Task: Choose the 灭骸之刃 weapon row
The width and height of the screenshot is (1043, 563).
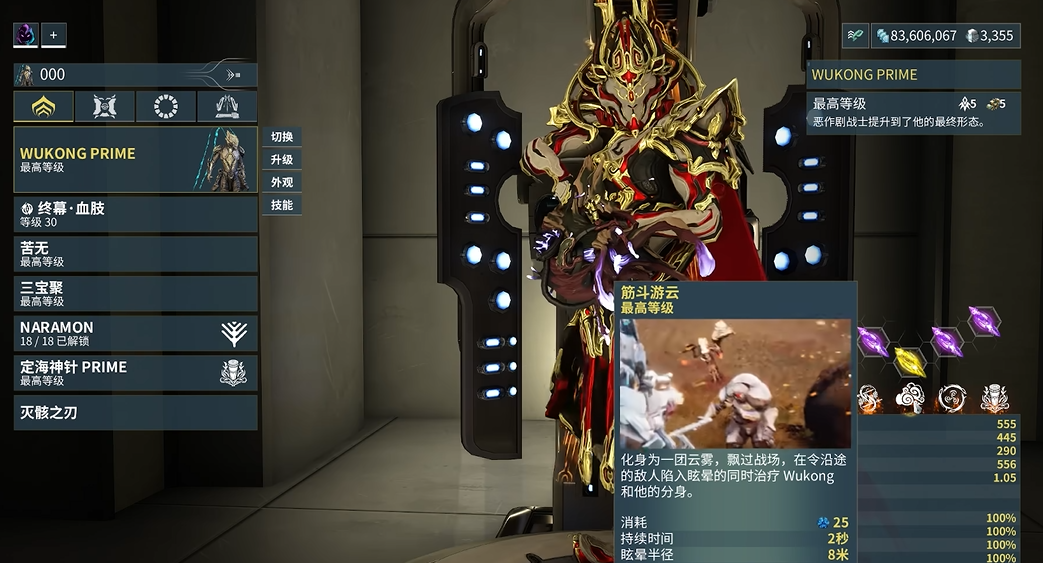Action: pos(135,412)
